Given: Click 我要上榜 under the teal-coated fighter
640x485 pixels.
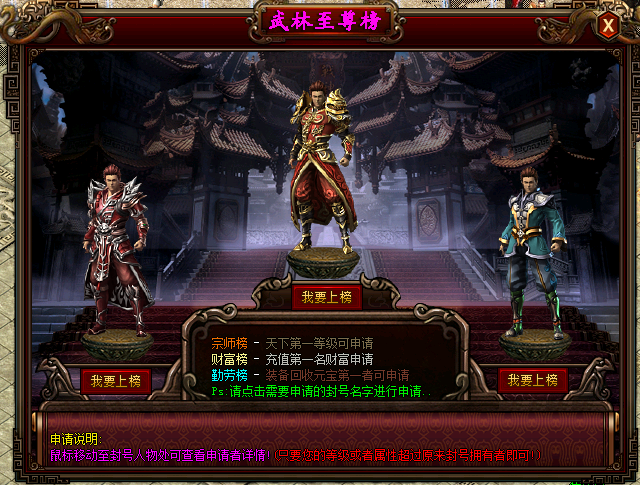Looking at the screenshot, I should pos(533,380).
